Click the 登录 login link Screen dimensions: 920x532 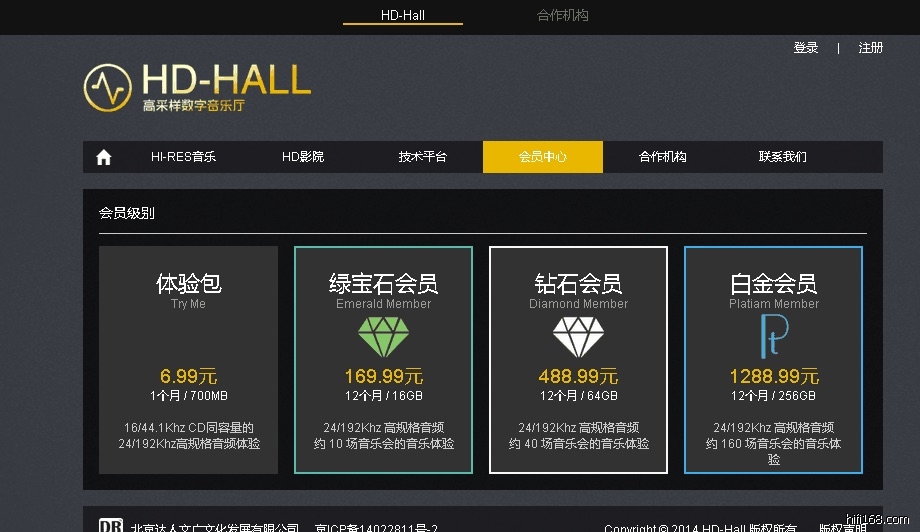[x=806, y=48]
